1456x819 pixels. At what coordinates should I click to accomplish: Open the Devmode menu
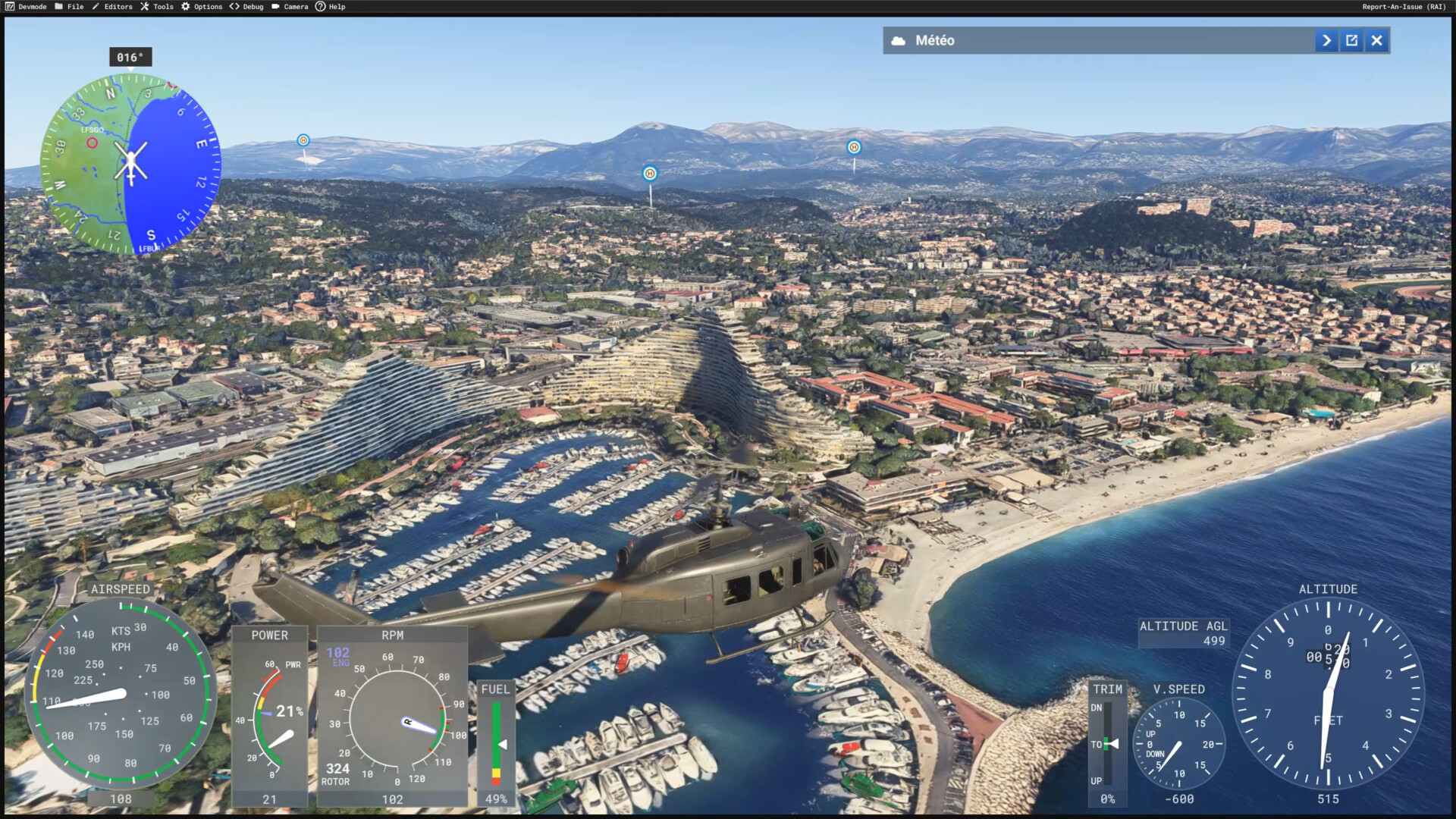[27, 7]
